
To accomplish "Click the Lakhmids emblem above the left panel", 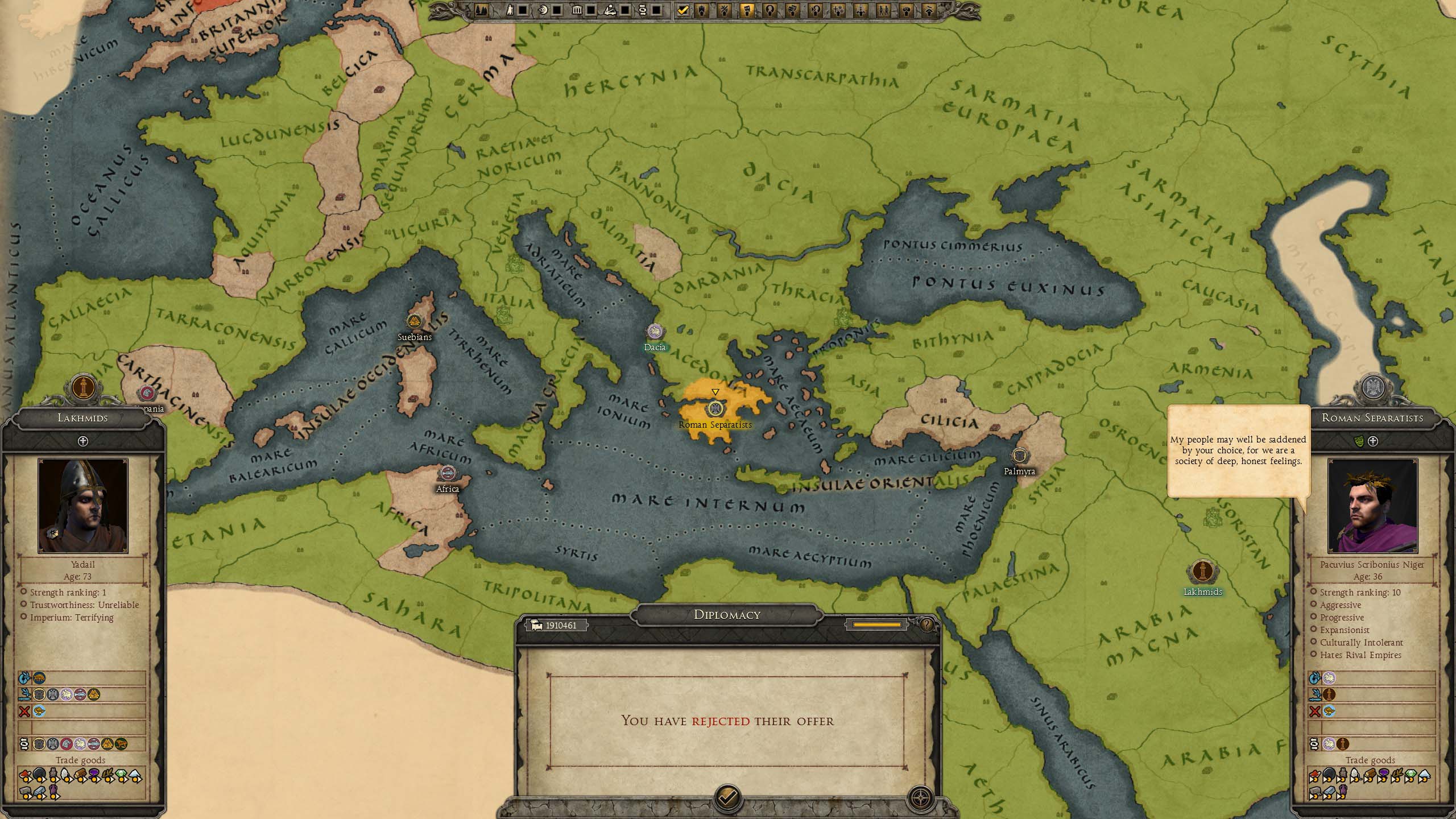I will click(84, 388).
